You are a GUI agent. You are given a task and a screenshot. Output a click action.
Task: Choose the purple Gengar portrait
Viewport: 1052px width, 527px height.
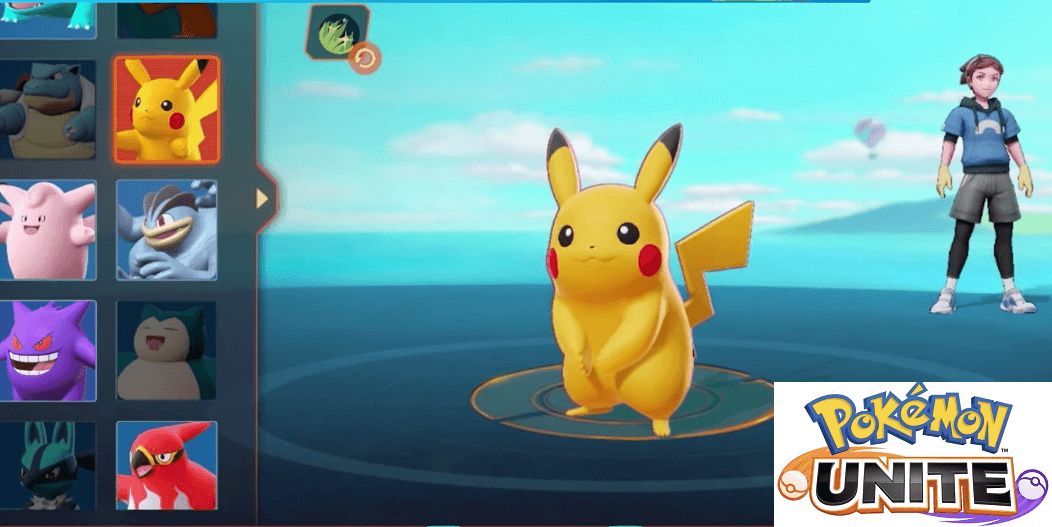pyautogui.click(x=47, y=351)
